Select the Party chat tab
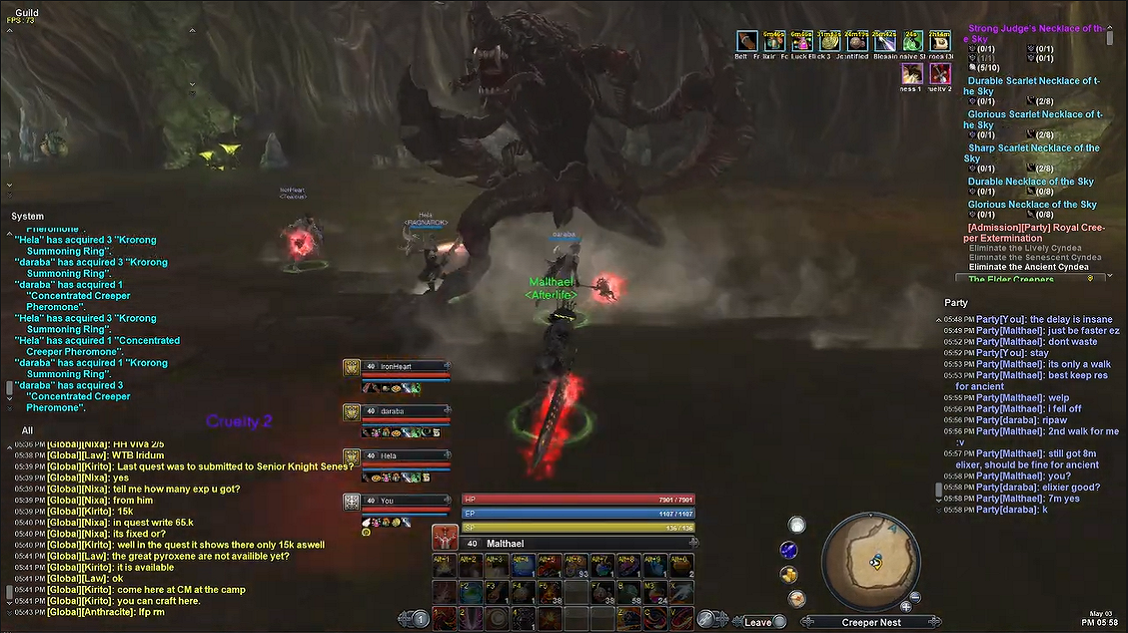1128x633 pixels. (956, 302)
